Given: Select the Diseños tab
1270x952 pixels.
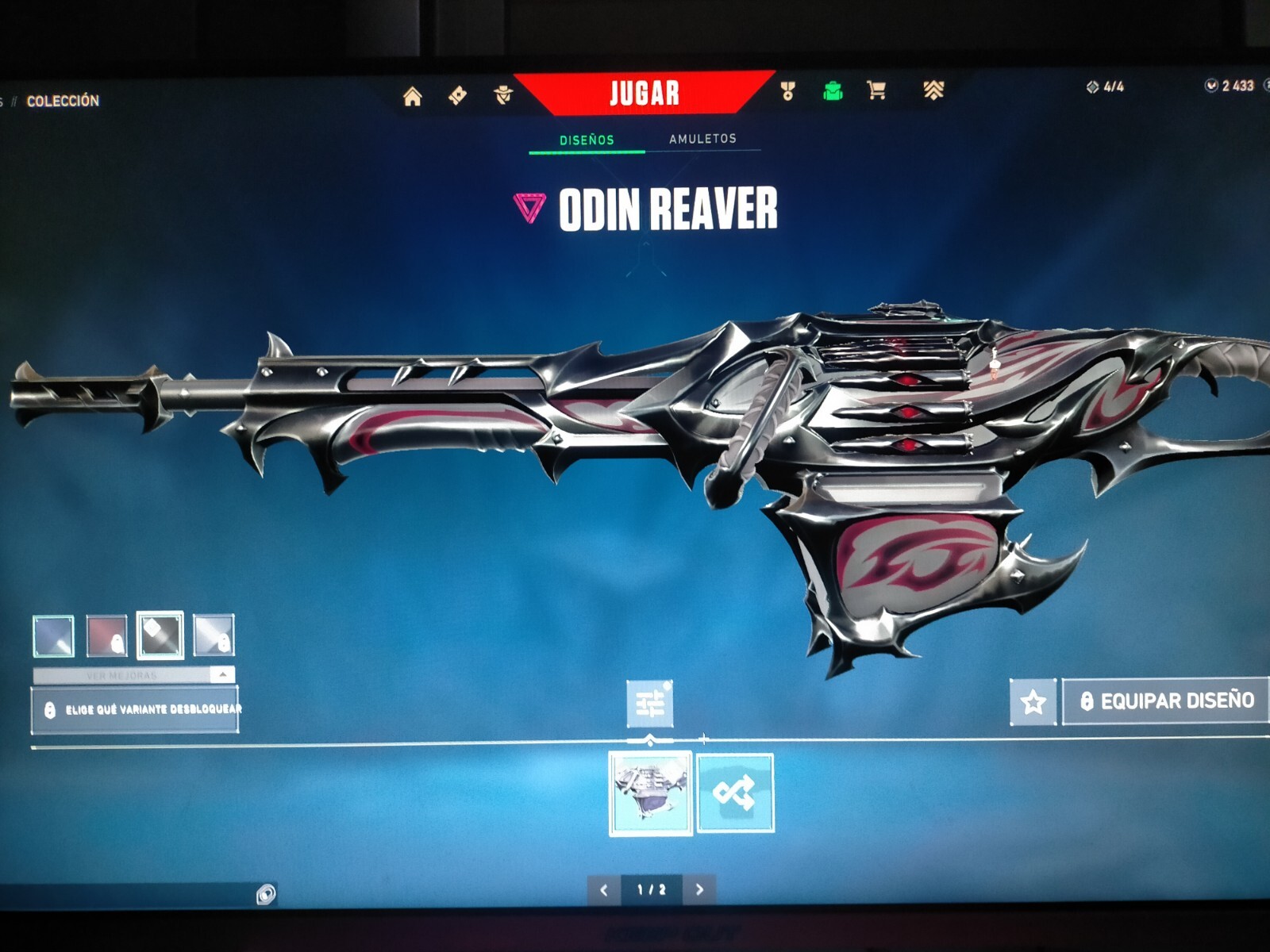Looking at the screenshot, I should tap(587, 140).
